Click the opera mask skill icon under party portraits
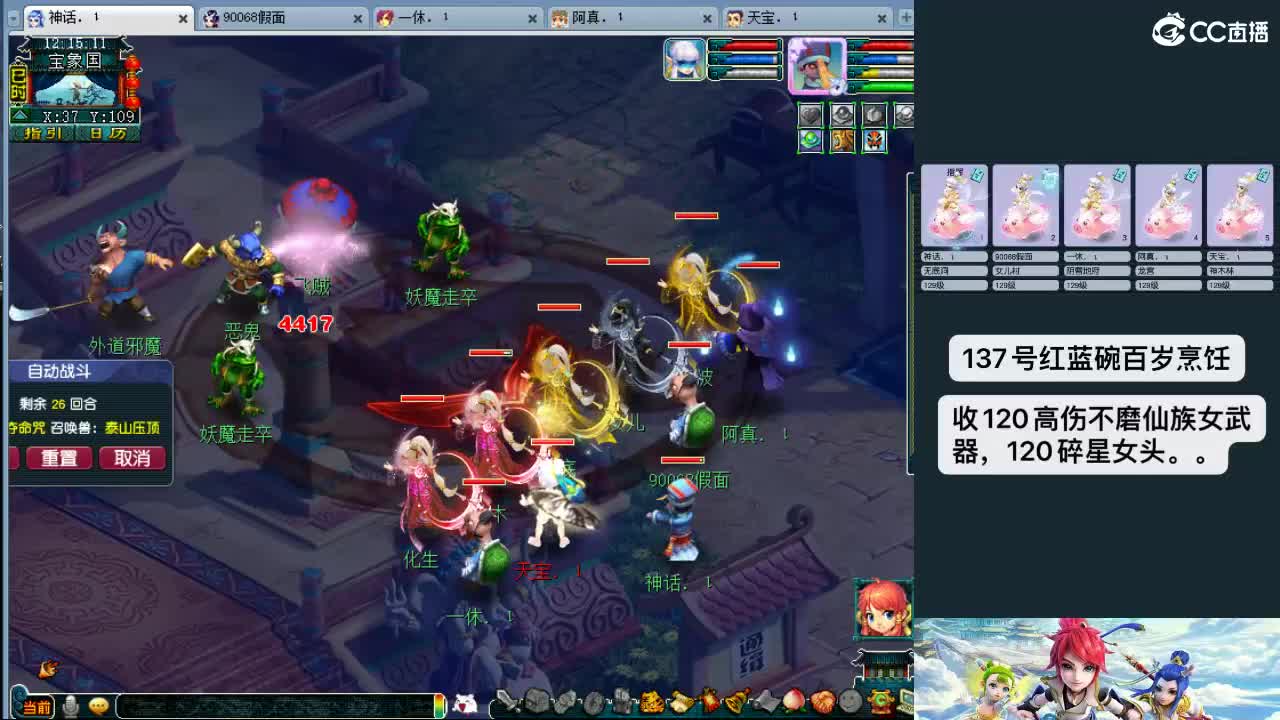Screen dimensions: 1280x720 coord(874,141)
